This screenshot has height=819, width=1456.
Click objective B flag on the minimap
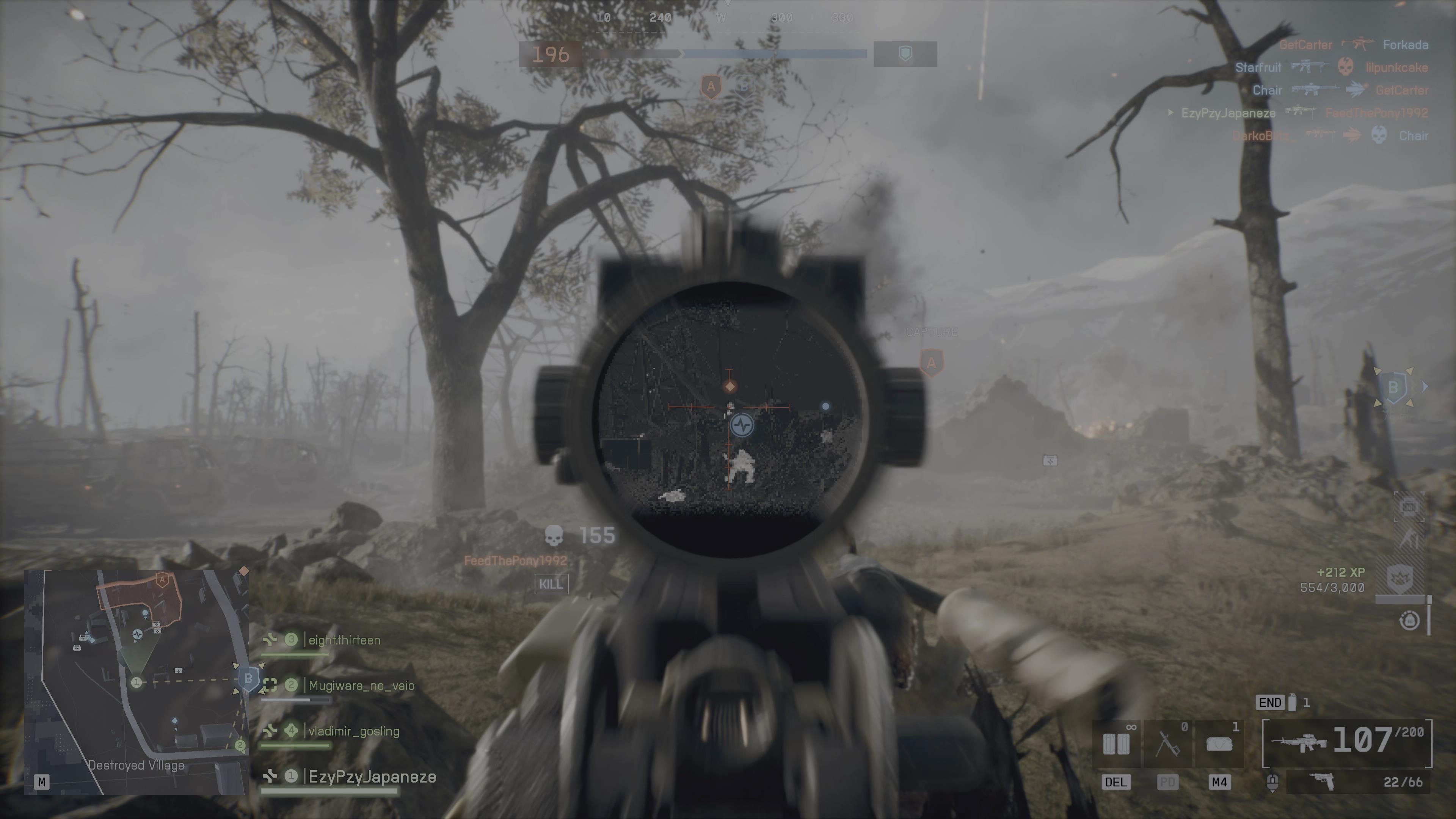(248, 678)
